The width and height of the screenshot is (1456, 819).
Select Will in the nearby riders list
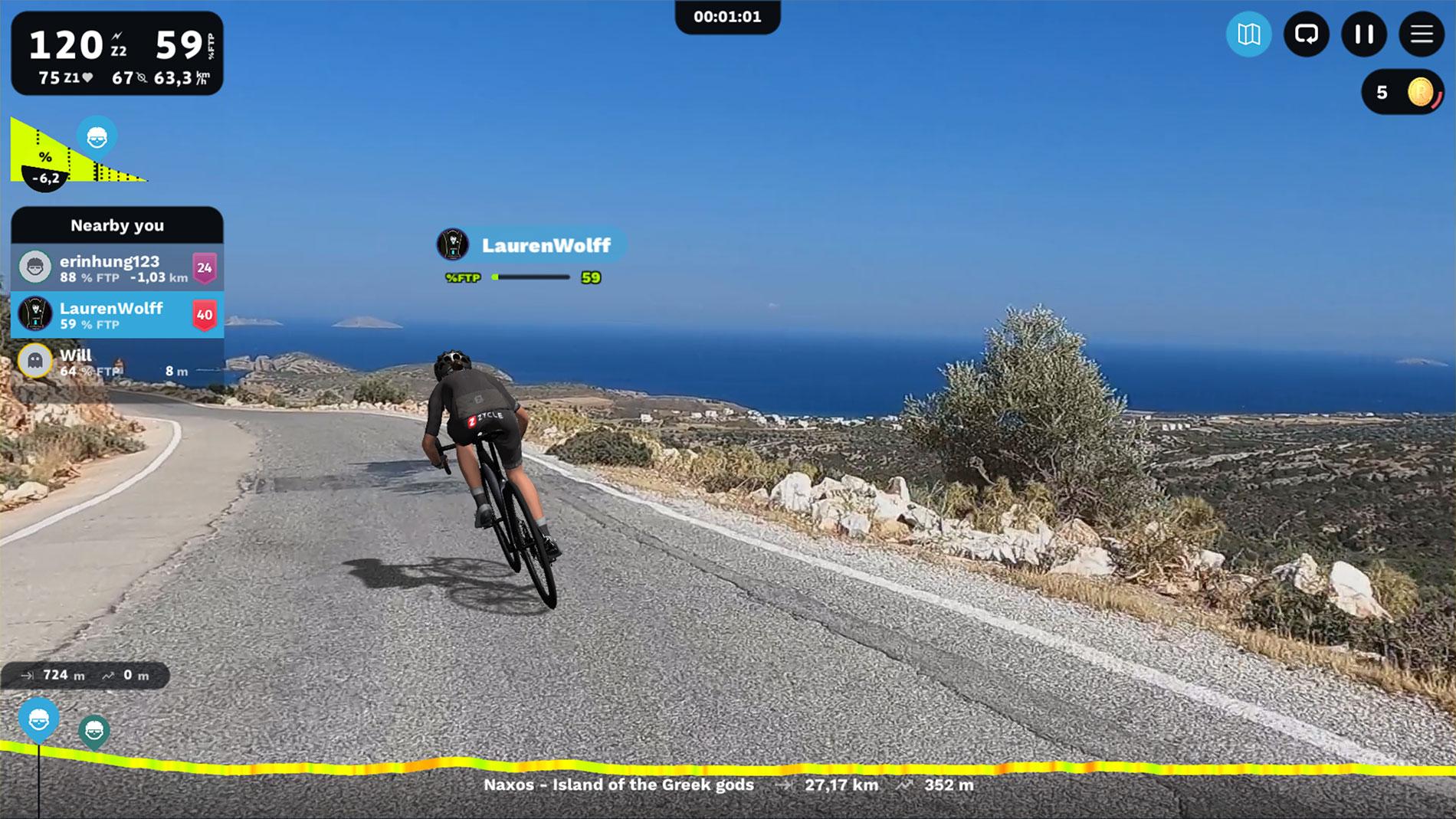(x=117, y=362)
